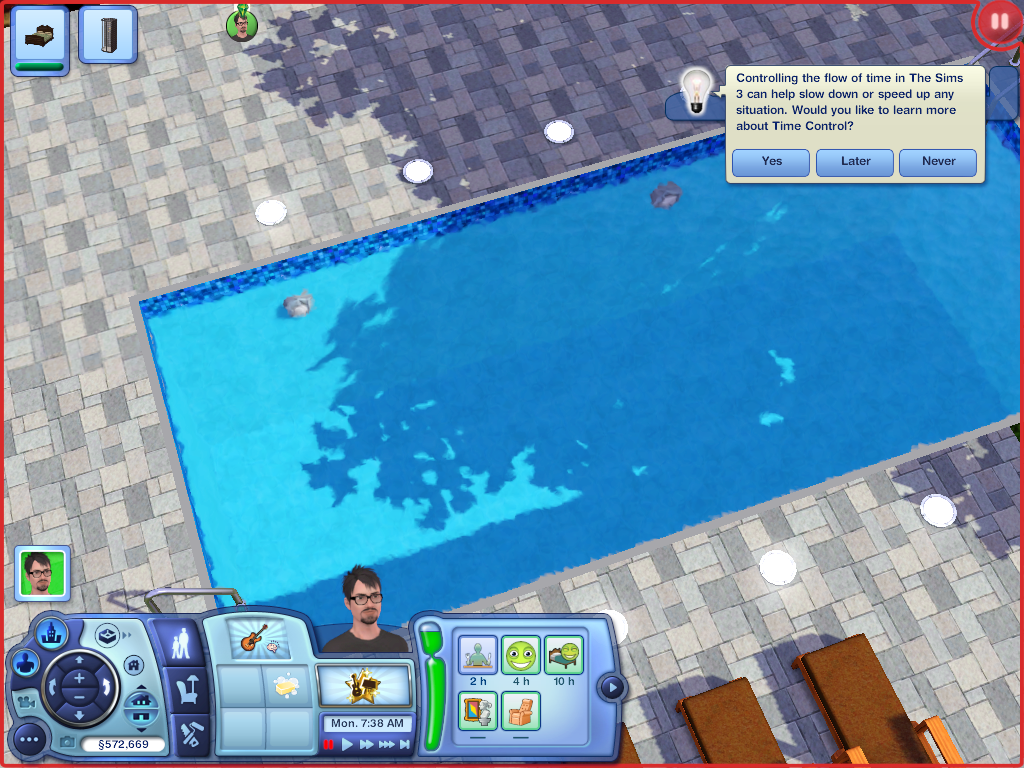Click the red pause button in the corner

[997, 22]
